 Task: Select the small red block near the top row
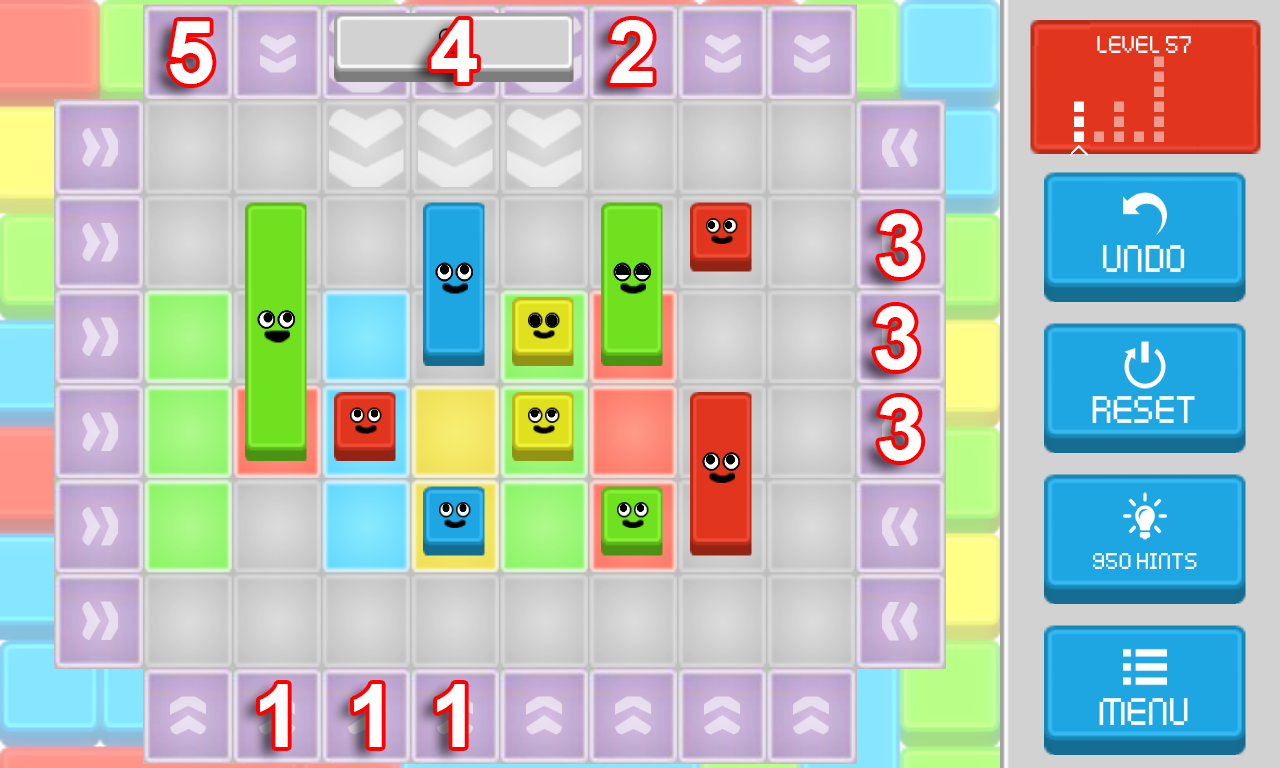click(722, 237)
